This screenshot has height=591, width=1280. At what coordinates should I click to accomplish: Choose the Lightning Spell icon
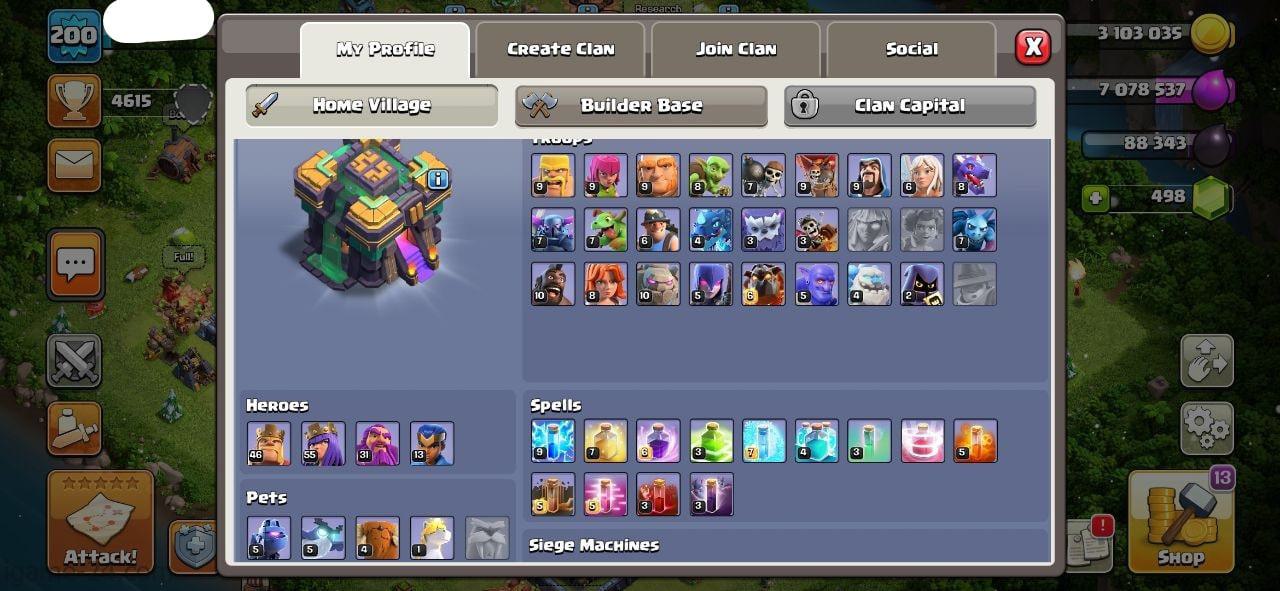click(553, 441)
